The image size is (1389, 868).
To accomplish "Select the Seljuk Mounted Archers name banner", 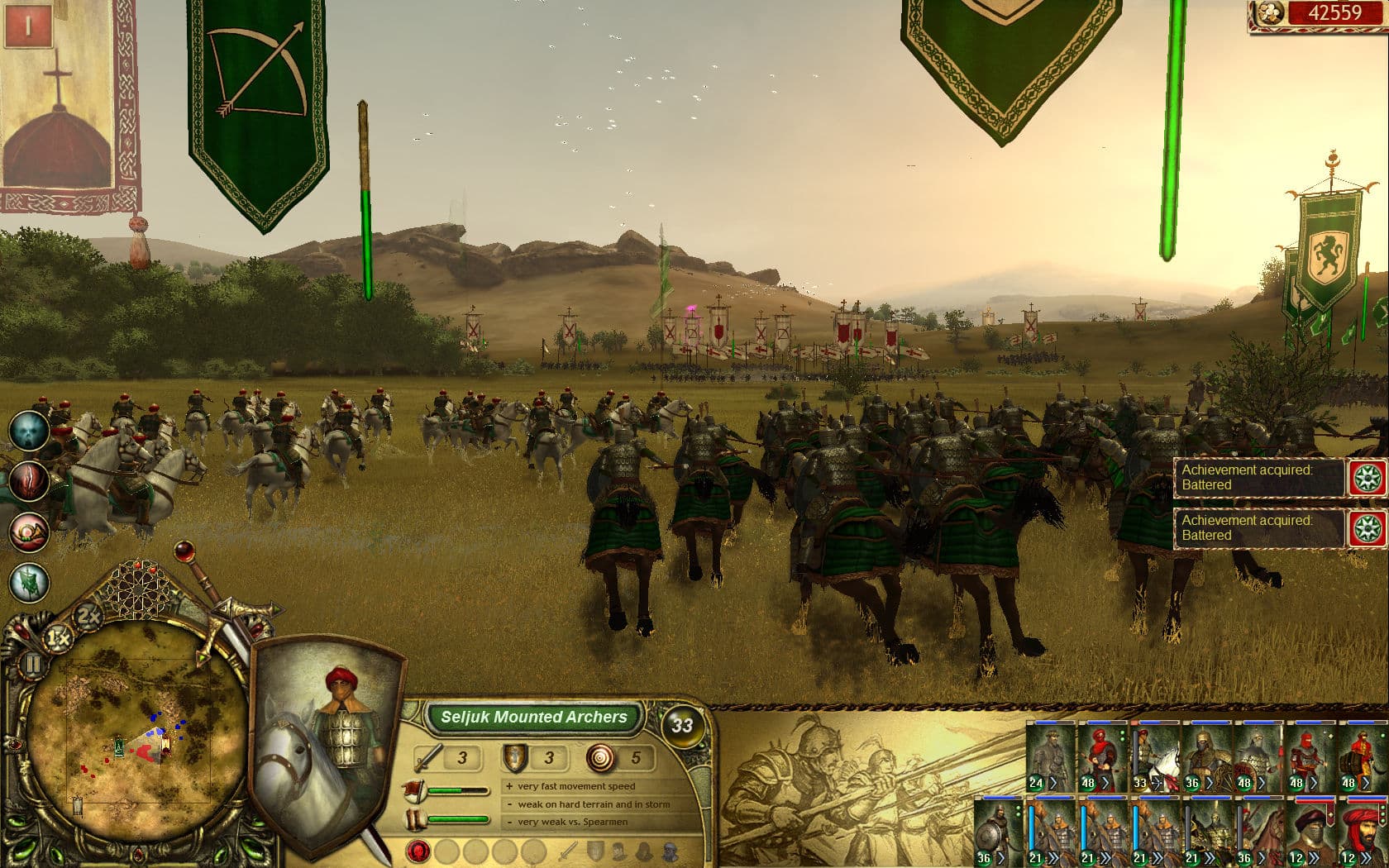I will [533, 718].
